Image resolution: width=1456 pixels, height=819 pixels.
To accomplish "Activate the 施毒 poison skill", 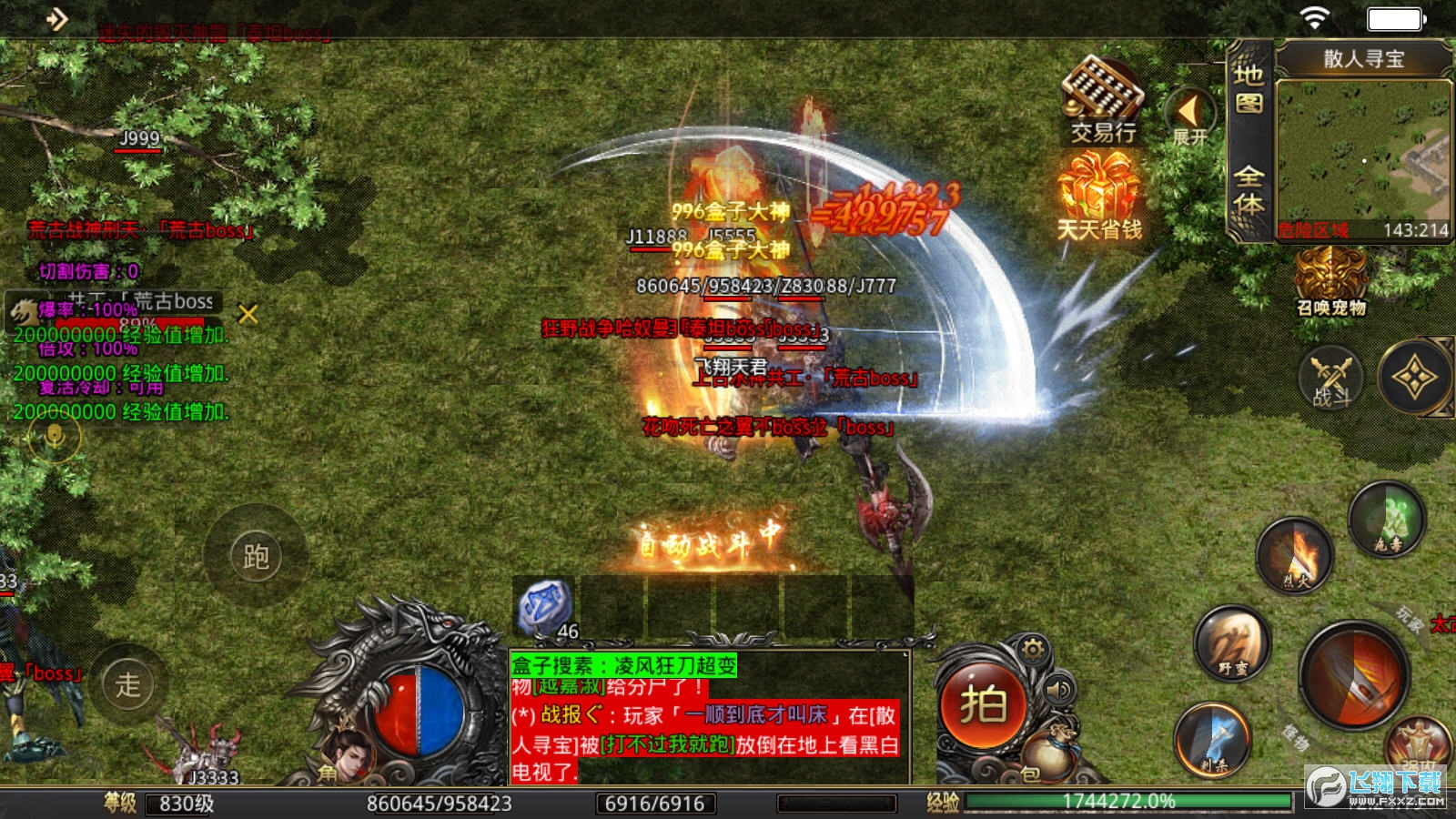I will point(1388,520).
